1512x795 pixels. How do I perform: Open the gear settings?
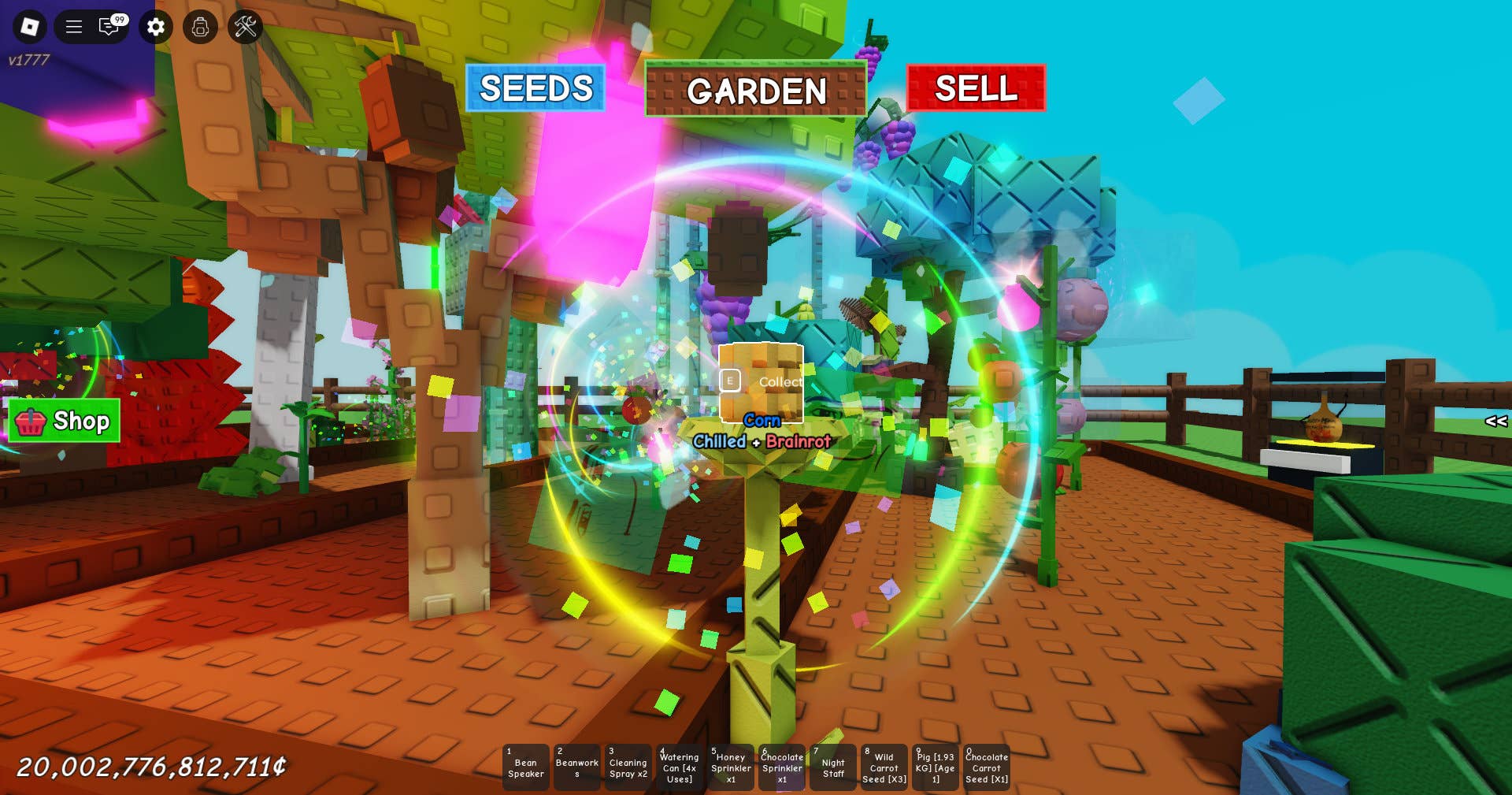tap(156, 27)
